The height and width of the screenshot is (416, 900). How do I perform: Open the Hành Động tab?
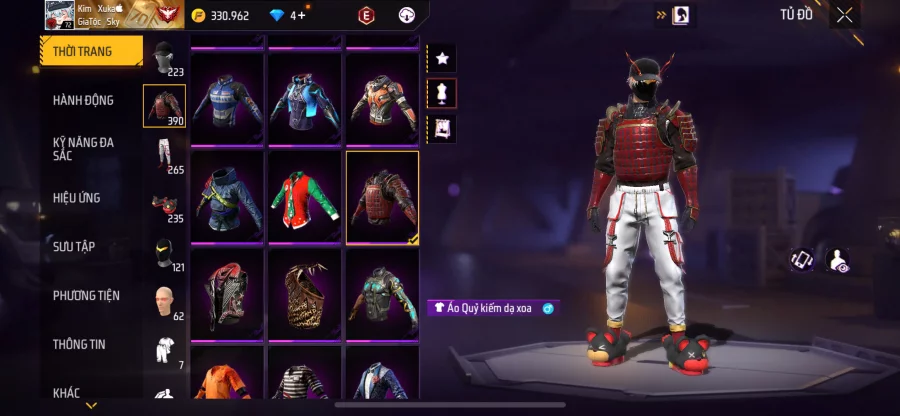84,100
